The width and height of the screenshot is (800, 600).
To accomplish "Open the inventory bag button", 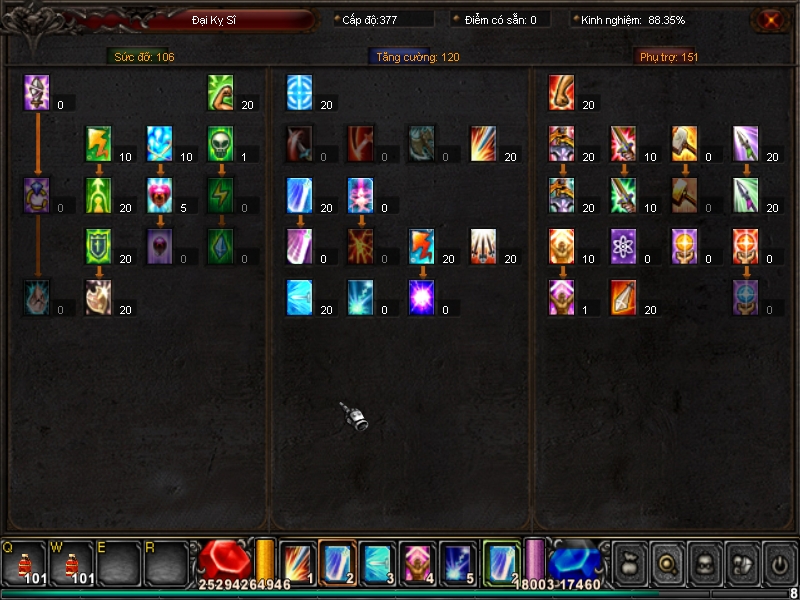I will click(x=628, y=563).
